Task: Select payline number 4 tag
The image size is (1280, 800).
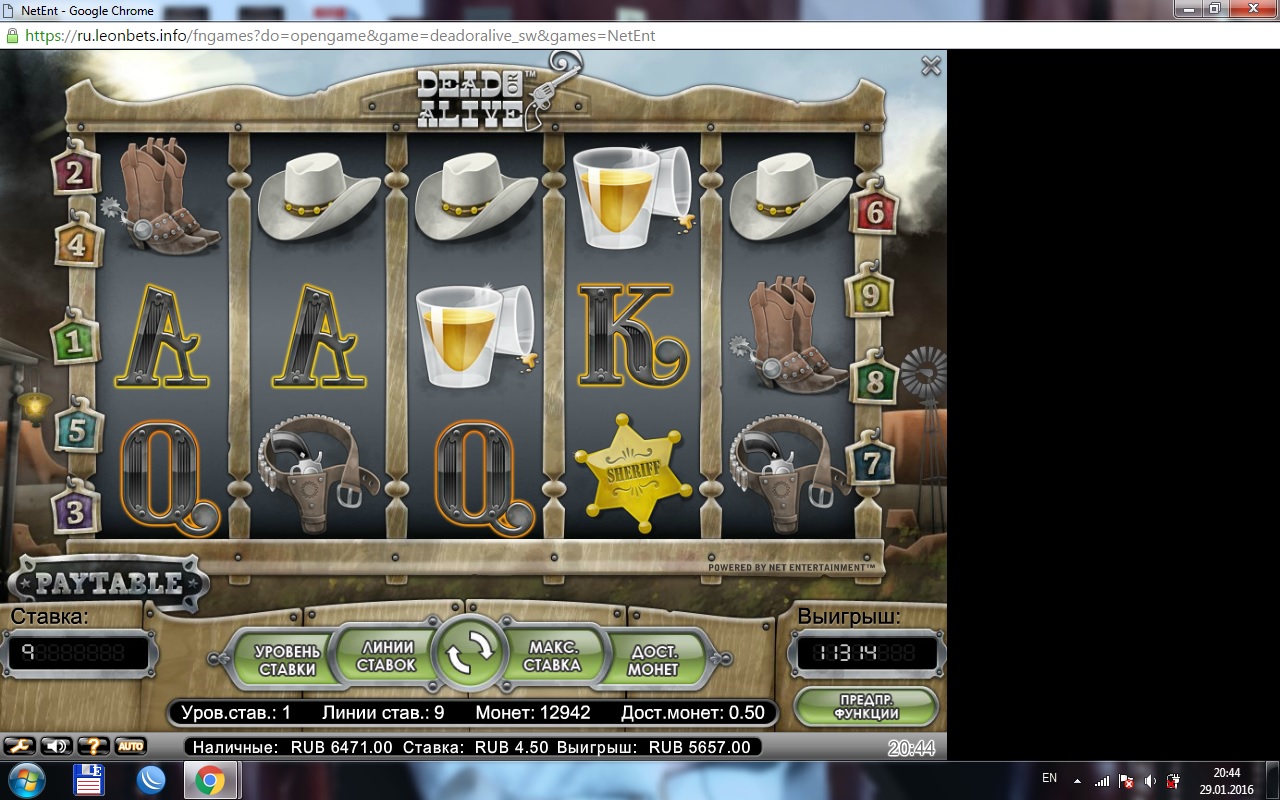Action: pos(76,245)
